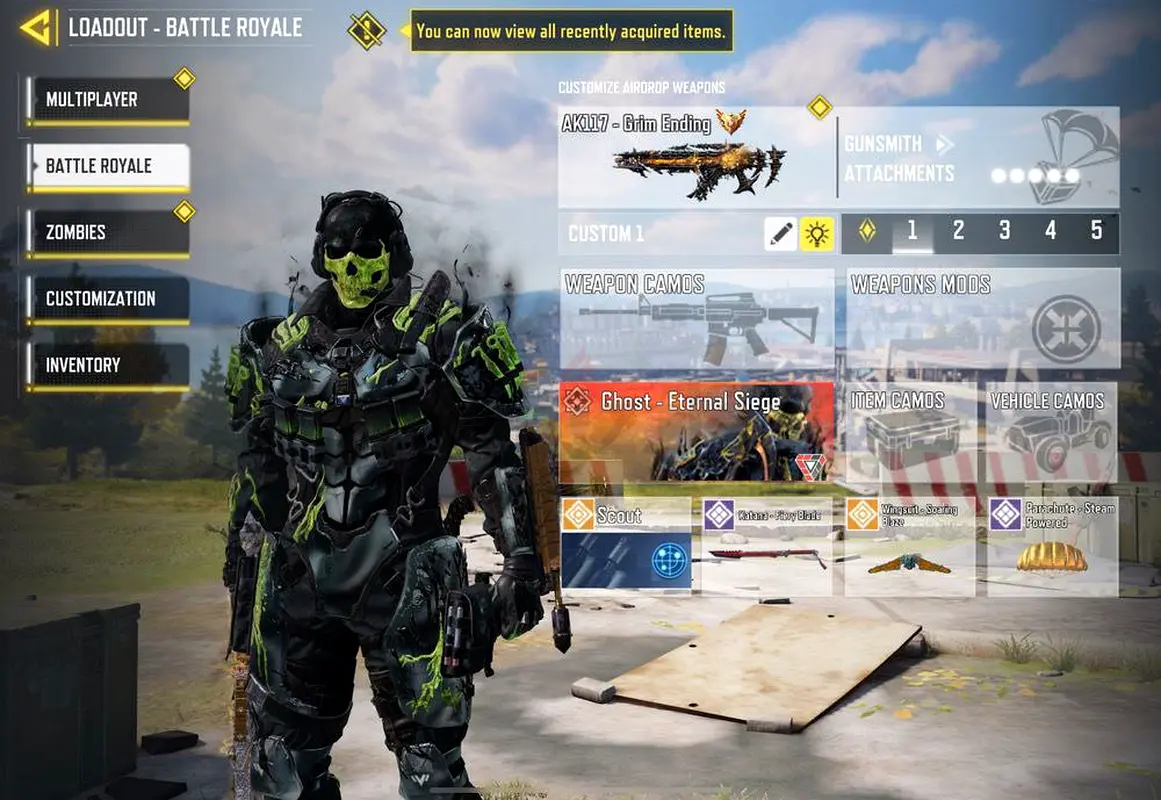
Task: Change the Ghost Eternal Siege operator skin
Action: pyautogui.click(x=697, y=431)
